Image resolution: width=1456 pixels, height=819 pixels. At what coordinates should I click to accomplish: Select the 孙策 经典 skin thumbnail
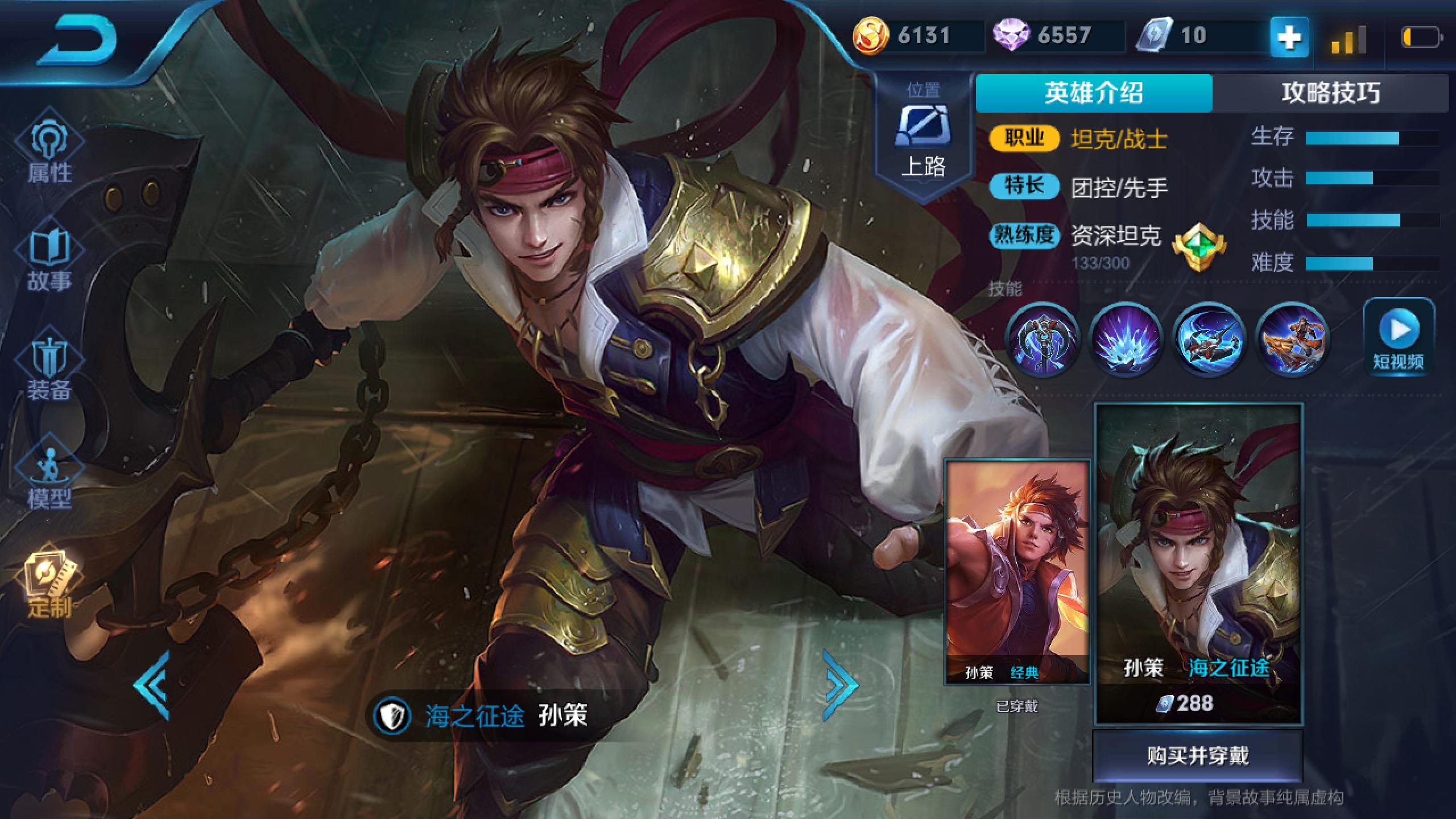coord(1017,572)
